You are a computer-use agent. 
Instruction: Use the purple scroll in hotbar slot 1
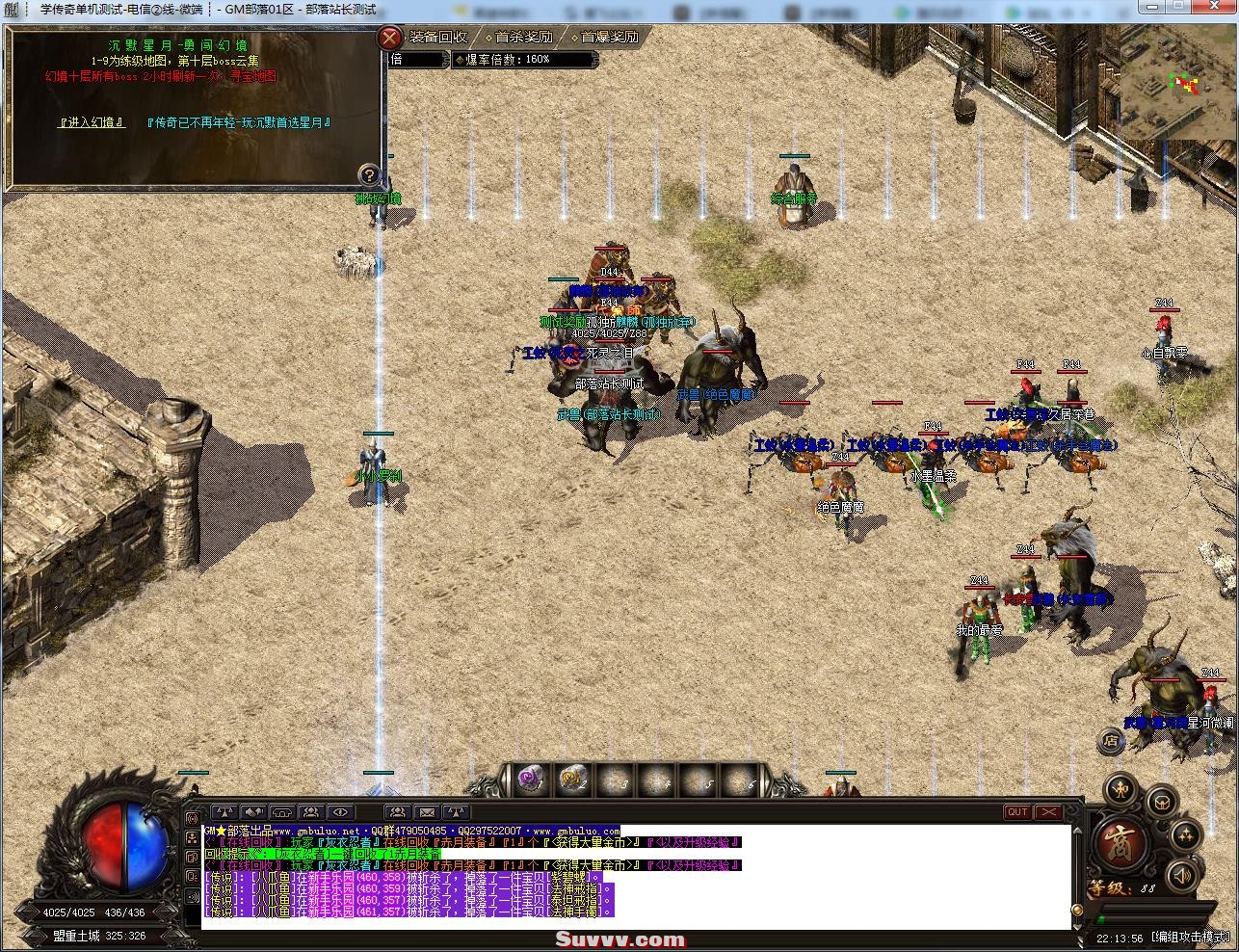(x=529, y=780)
